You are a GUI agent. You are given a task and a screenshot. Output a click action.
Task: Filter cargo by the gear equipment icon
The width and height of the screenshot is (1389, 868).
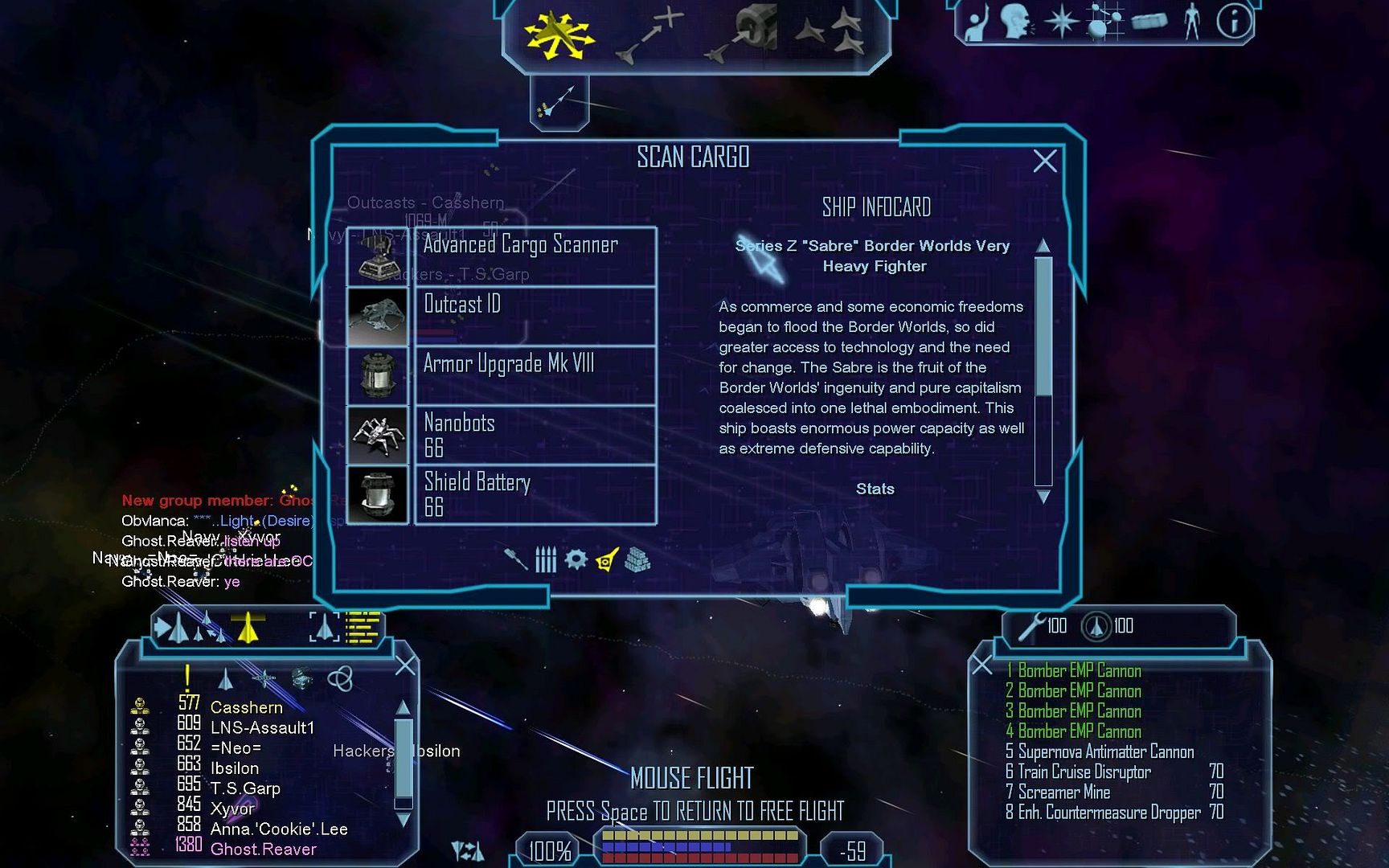click(576, 559)
